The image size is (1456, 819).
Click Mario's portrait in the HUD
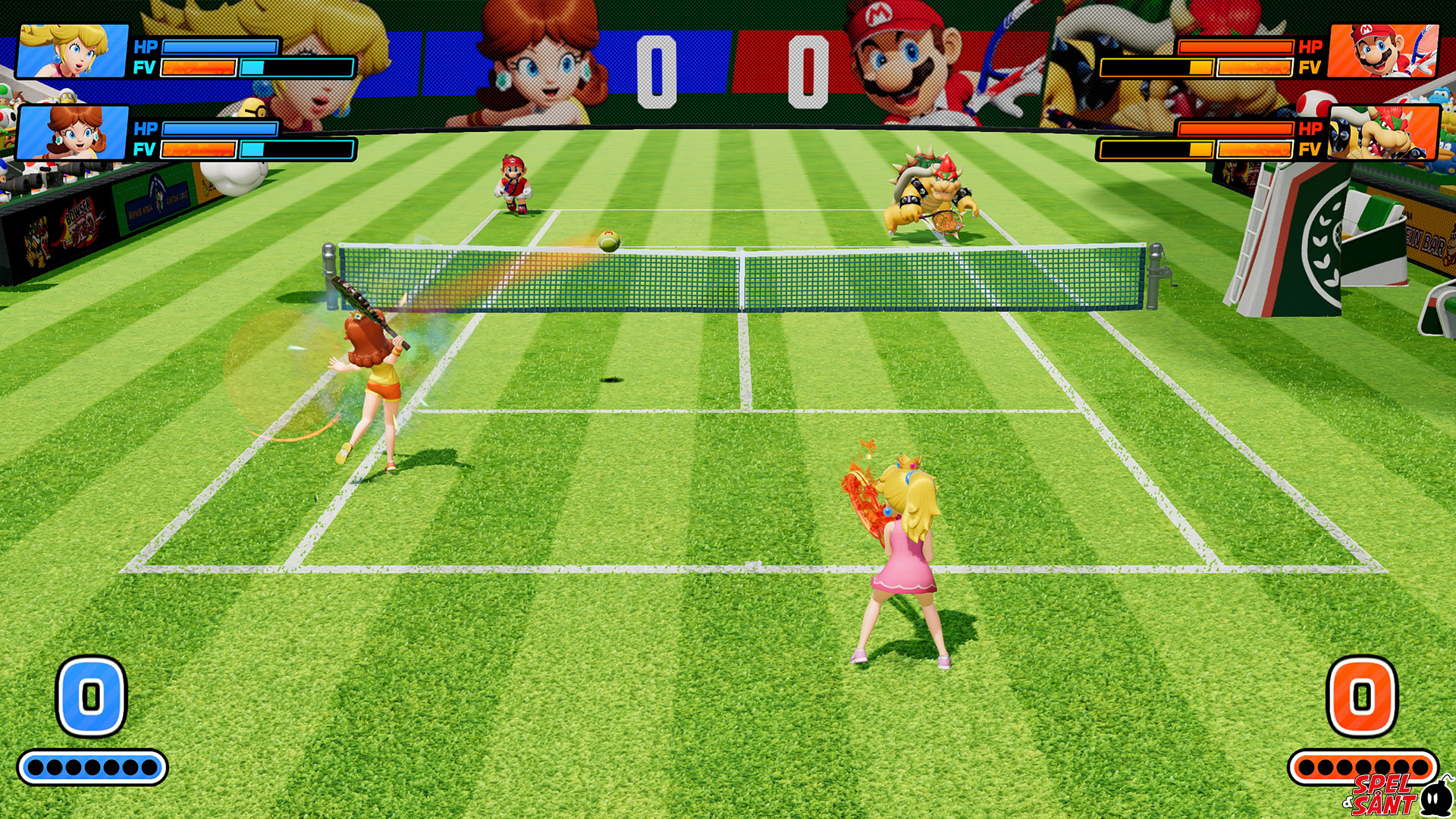pos(1383,51)
